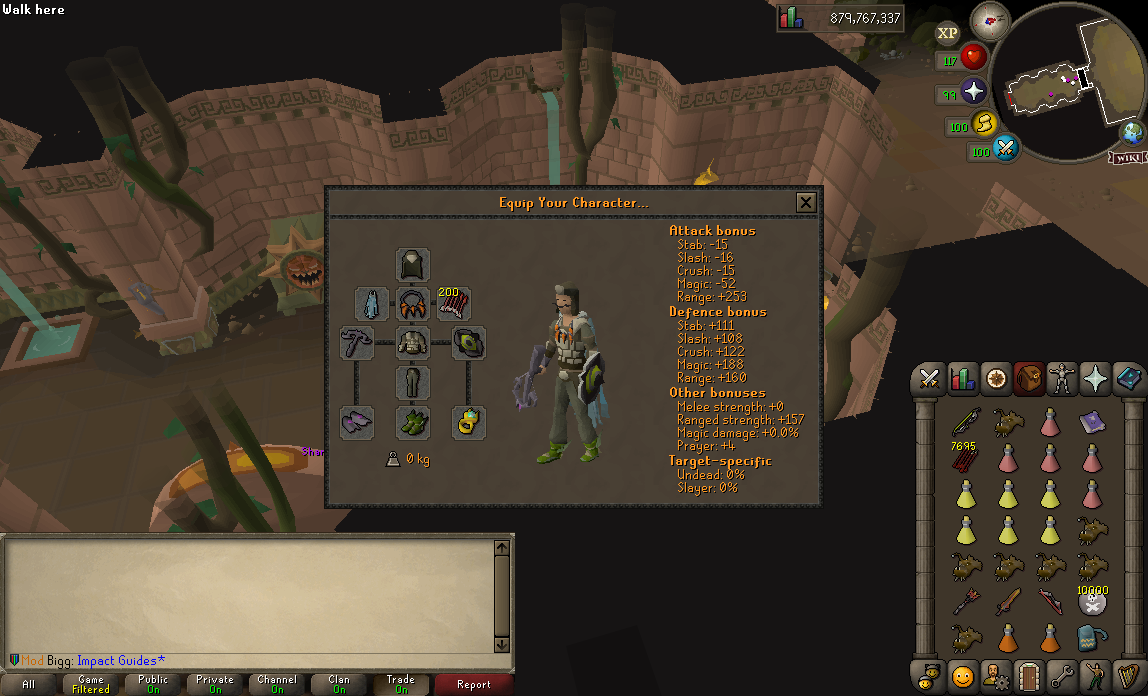
Task: Open the Report abuse button
Action: (473, 685)
